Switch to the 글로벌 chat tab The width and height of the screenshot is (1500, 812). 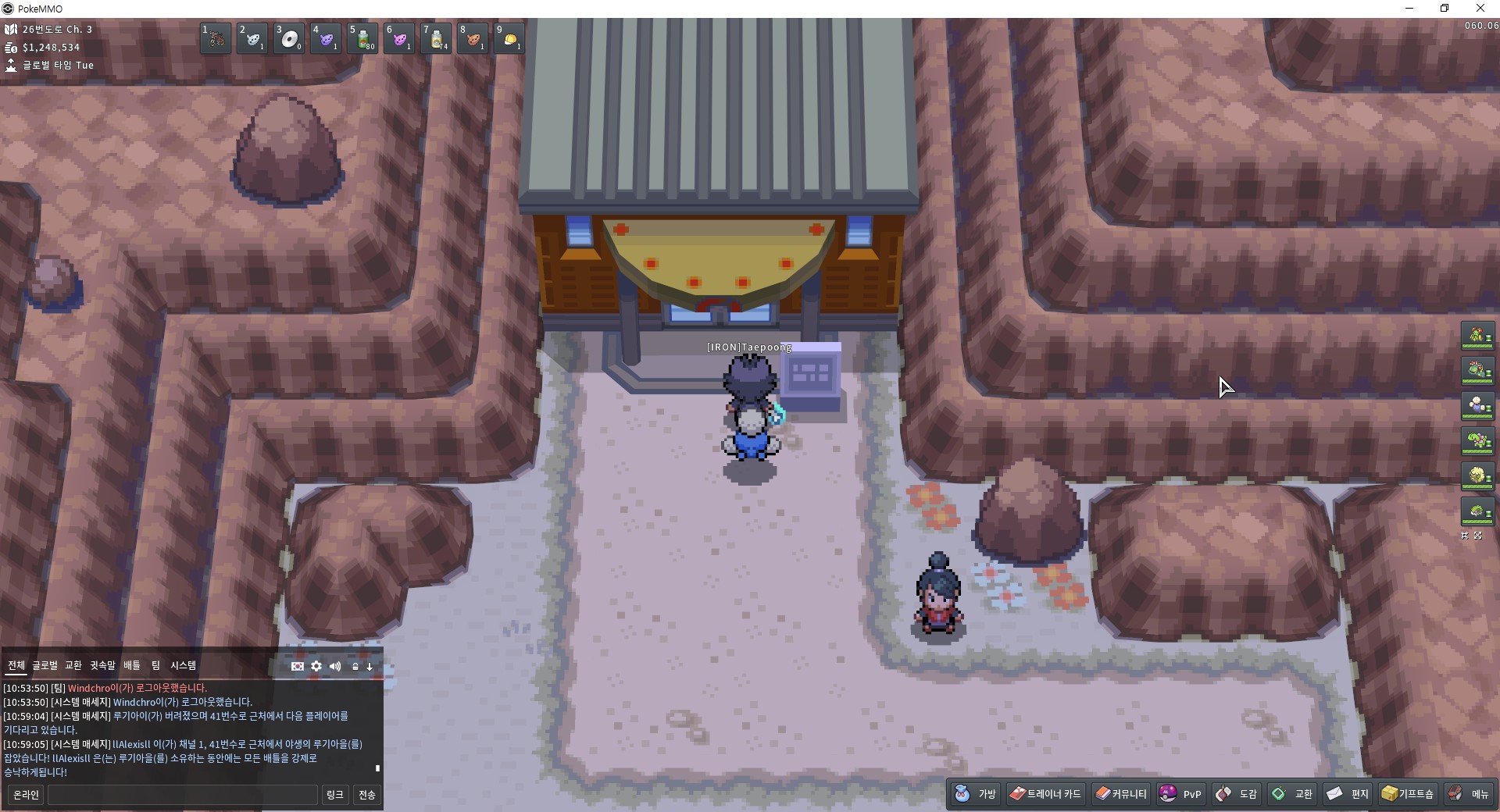coord(45,665)
